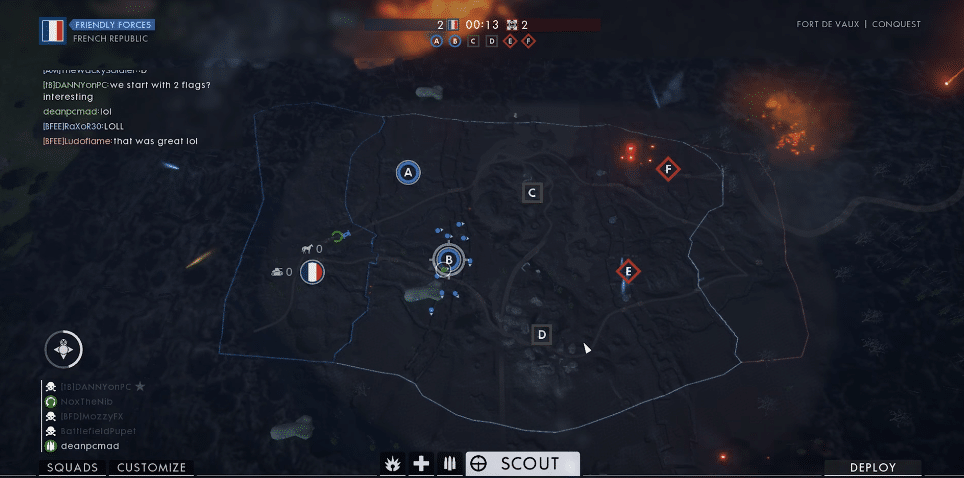
Task: Pick the Medic class cross icon
Action: [x=422, y=464]
